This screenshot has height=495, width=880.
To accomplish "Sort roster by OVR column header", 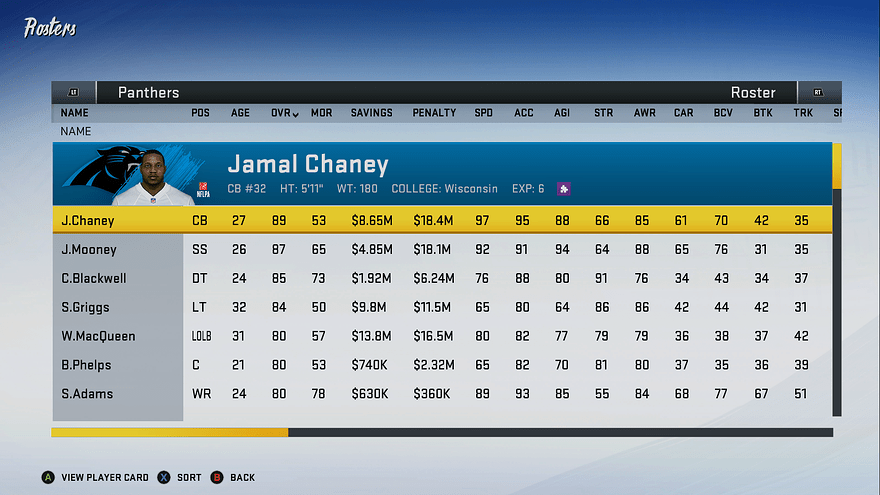I will pyautogui.click(x=283, y=113).
